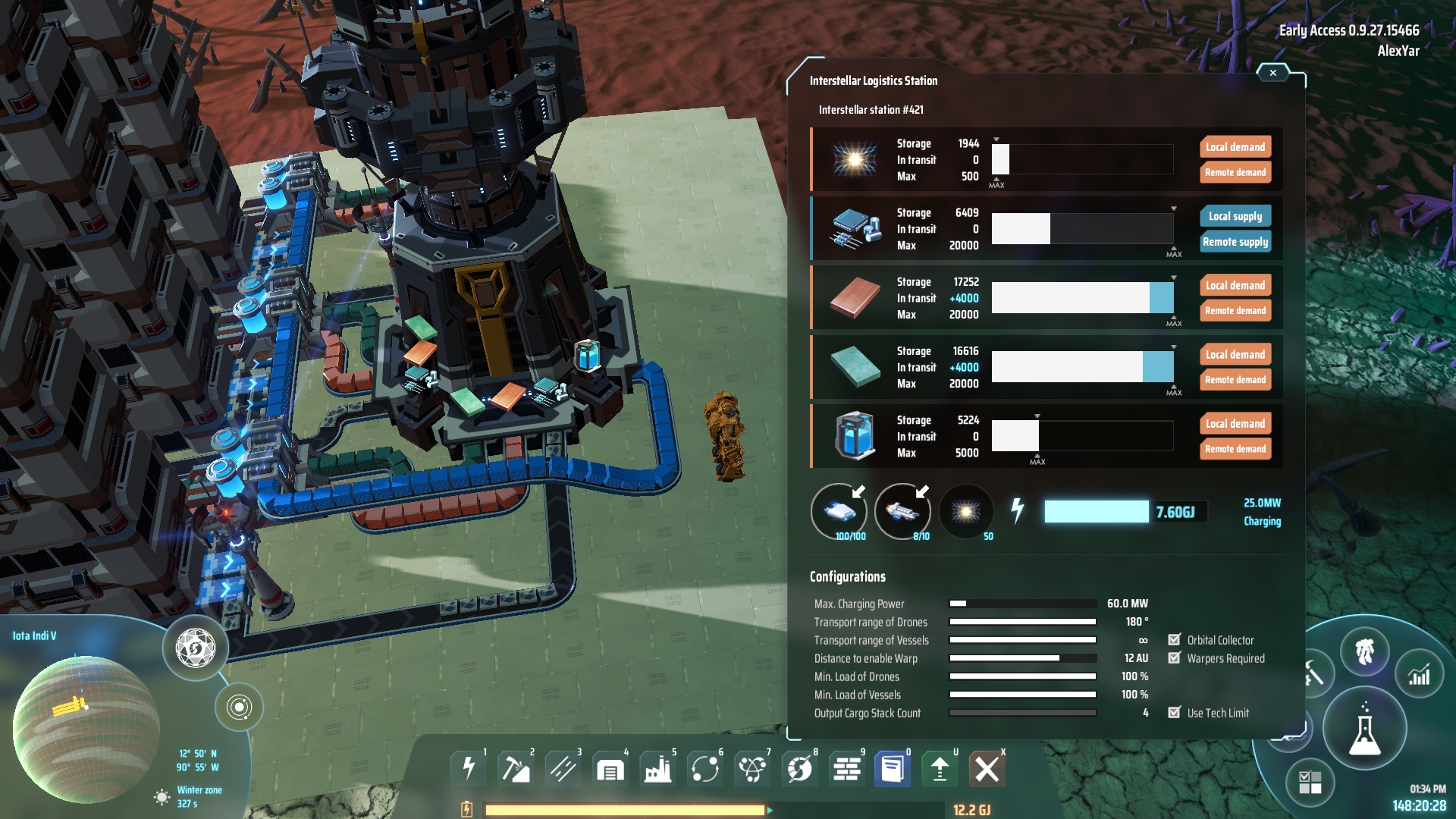Select the logistics drone slot showing 100/100
The height and width of the screenshot is (819, 1456).
tap(839, 512)
